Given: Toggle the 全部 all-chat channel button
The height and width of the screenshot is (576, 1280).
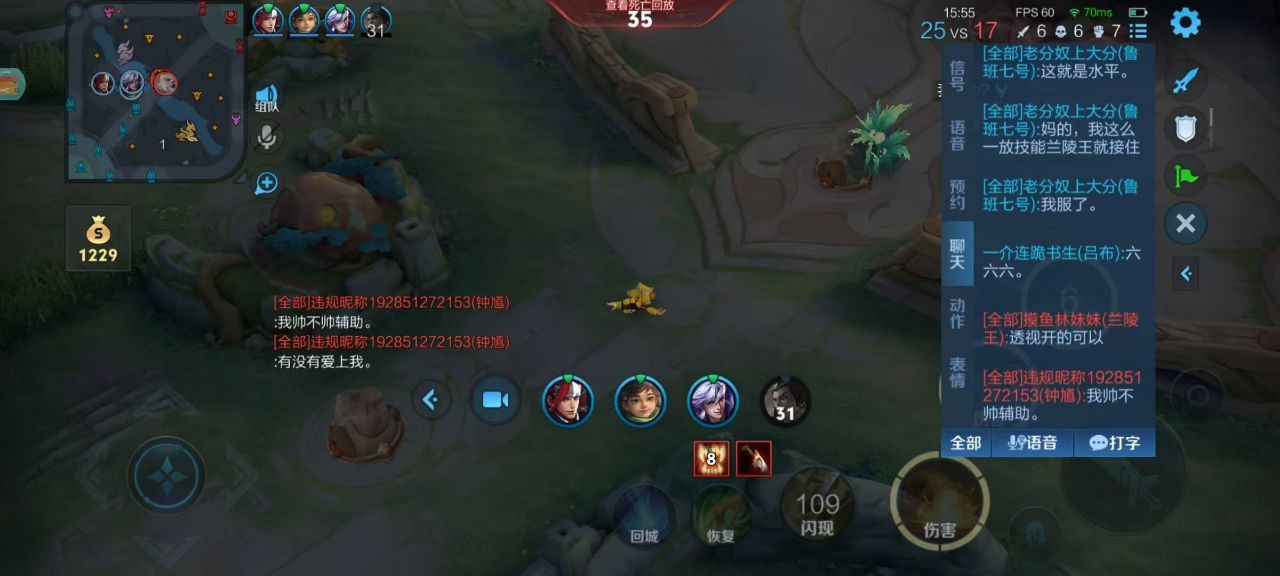Looking at the screenshot, I should point(965,442).
